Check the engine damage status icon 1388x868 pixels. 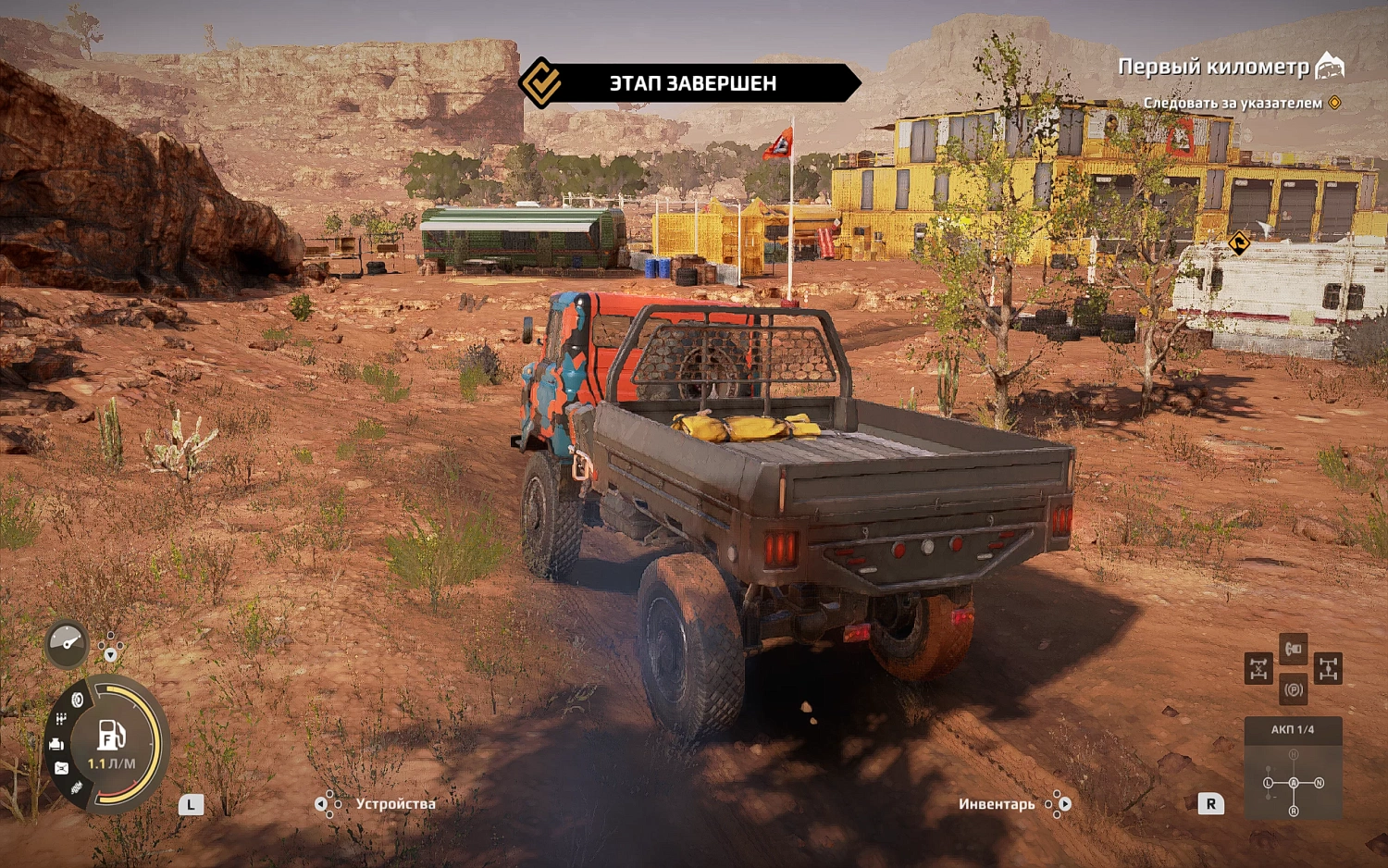56,744
